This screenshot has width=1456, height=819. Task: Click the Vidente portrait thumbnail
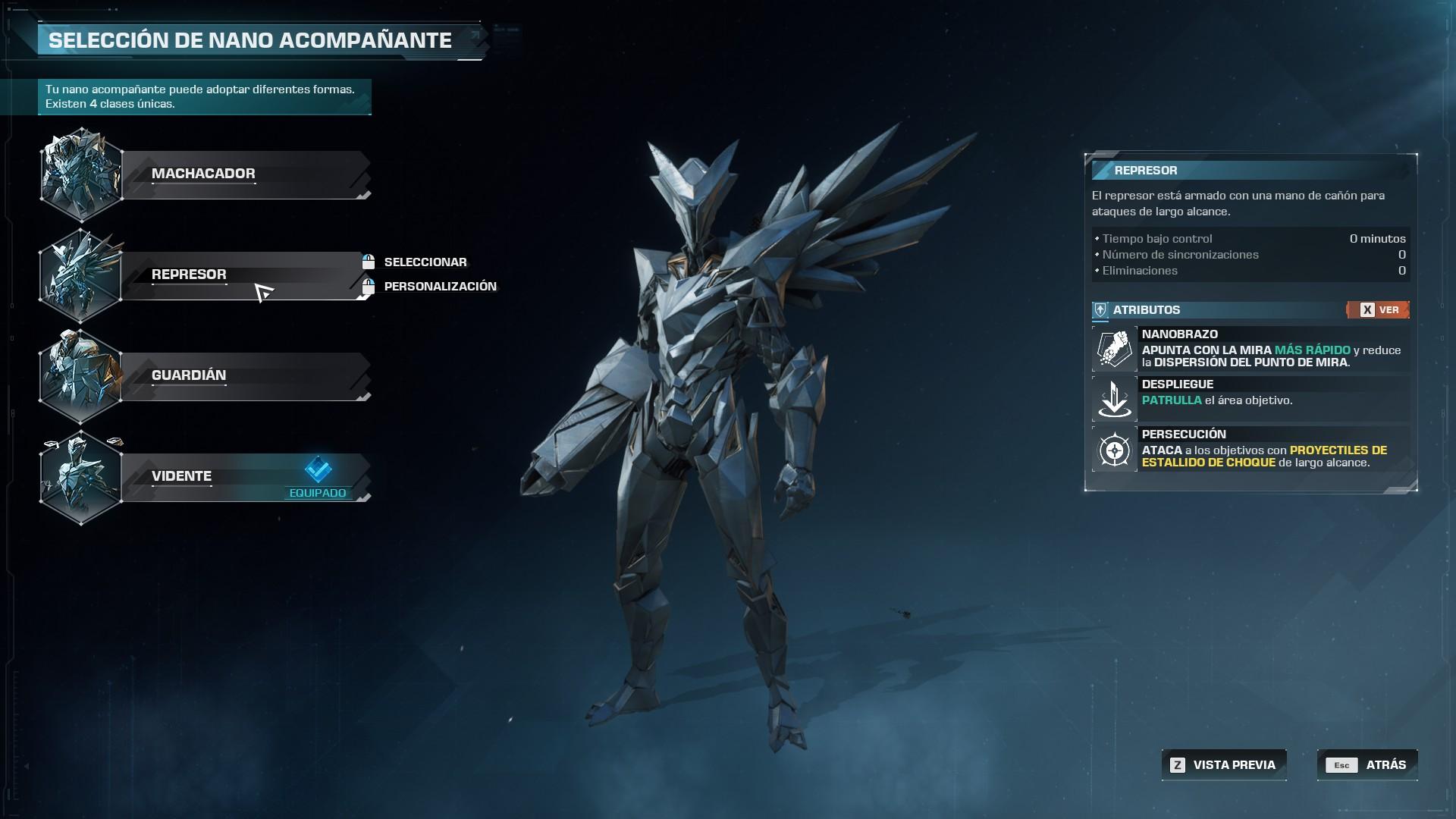tap(80, 477)
